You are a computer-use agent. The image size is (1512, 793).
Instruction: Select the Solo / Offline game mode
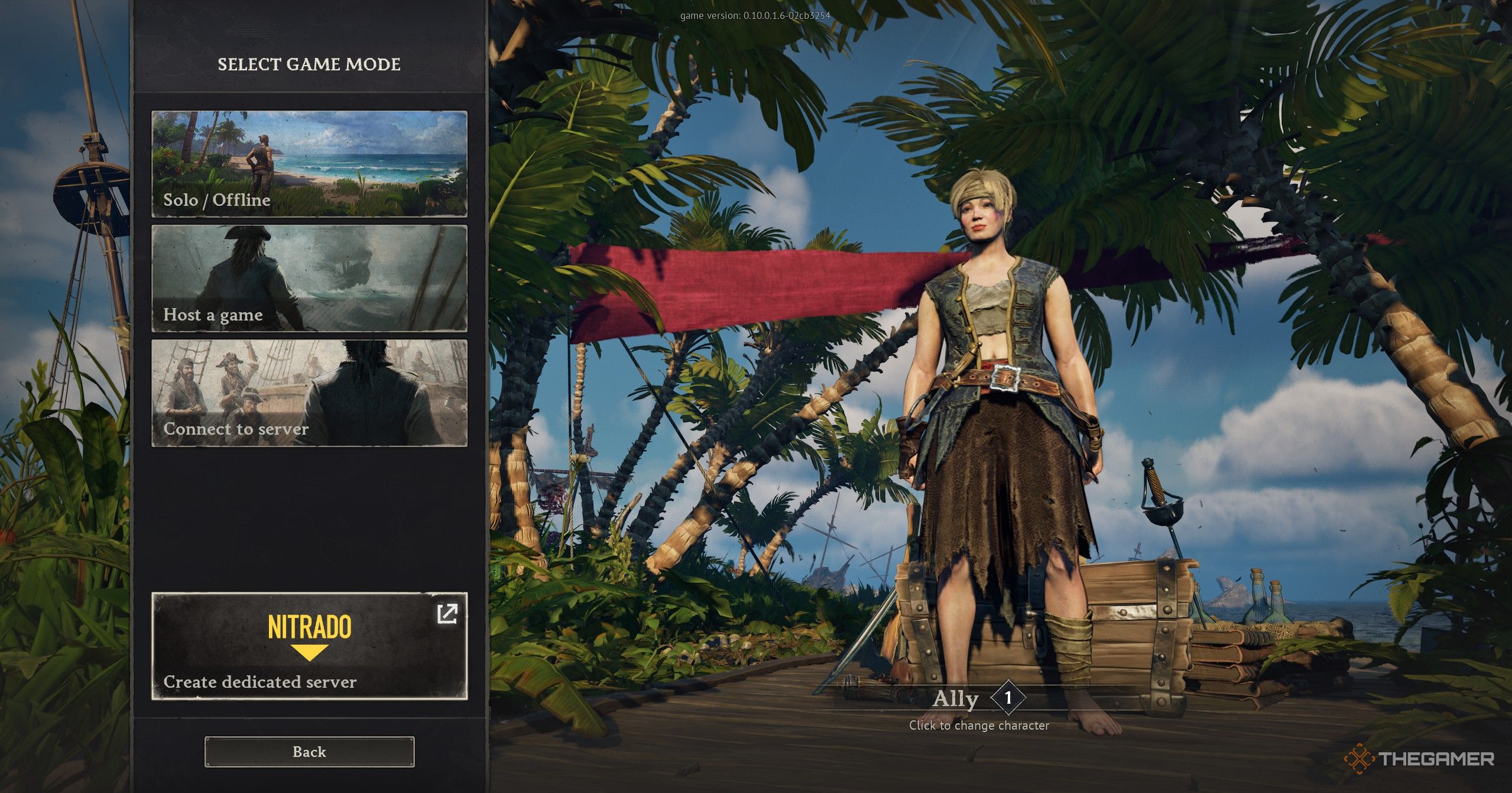pos(309,163)
